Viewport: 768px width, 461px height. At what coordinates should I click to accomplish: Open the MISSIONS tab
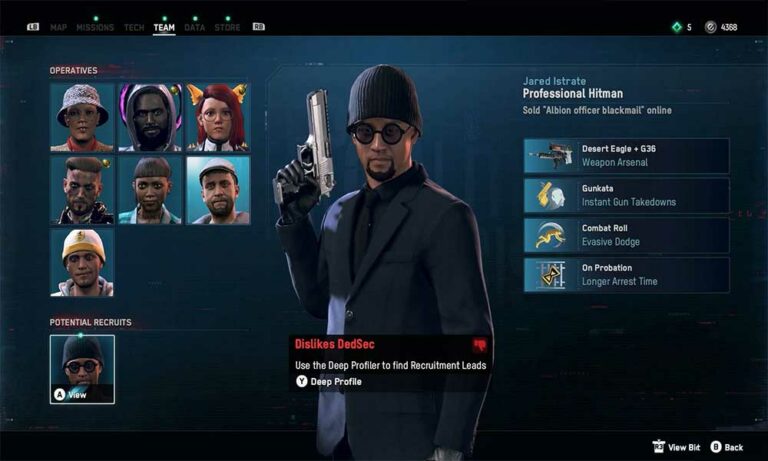(x=95, y=27)
